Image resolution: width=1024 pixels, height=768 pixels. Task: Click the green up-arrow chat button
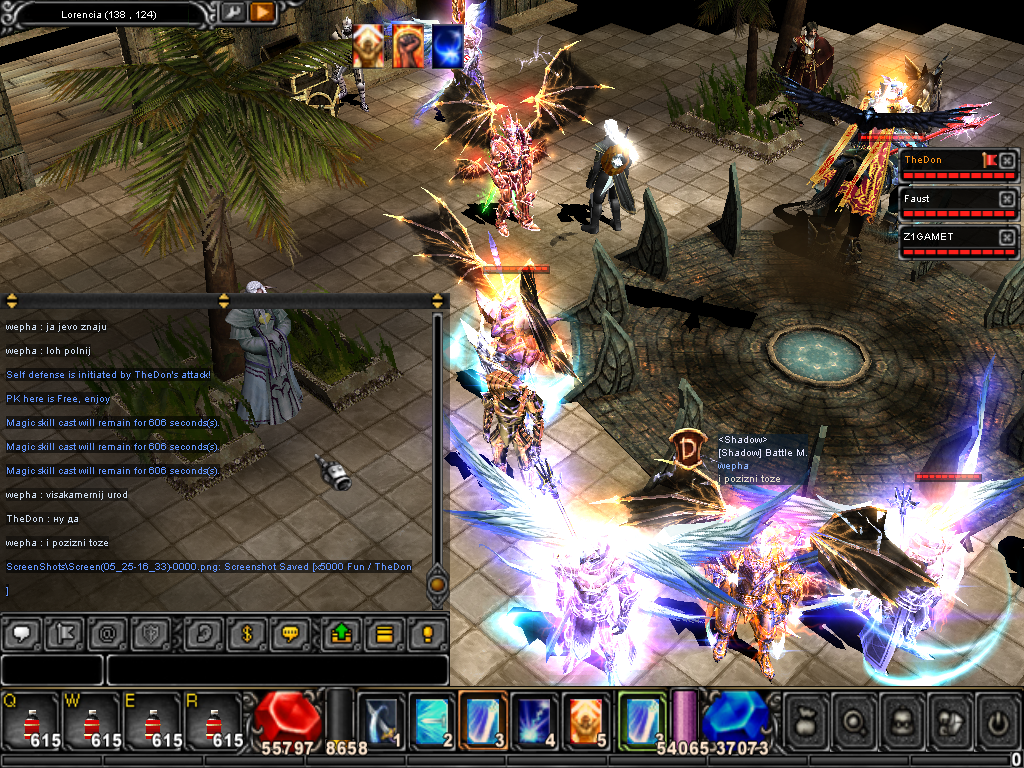click(x=341, y=633)
